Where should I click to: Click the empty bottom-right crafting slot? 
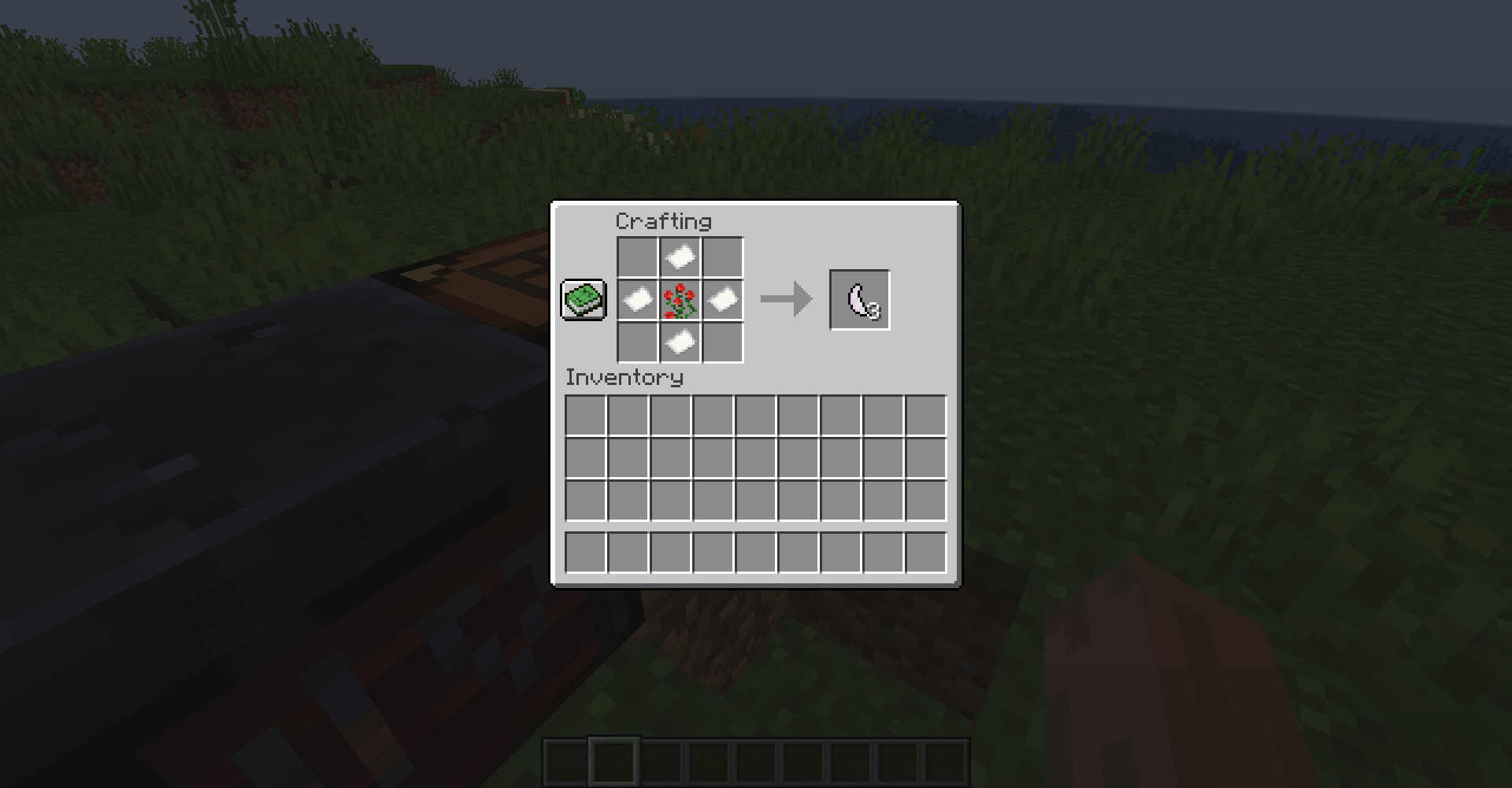click(722, 342)
